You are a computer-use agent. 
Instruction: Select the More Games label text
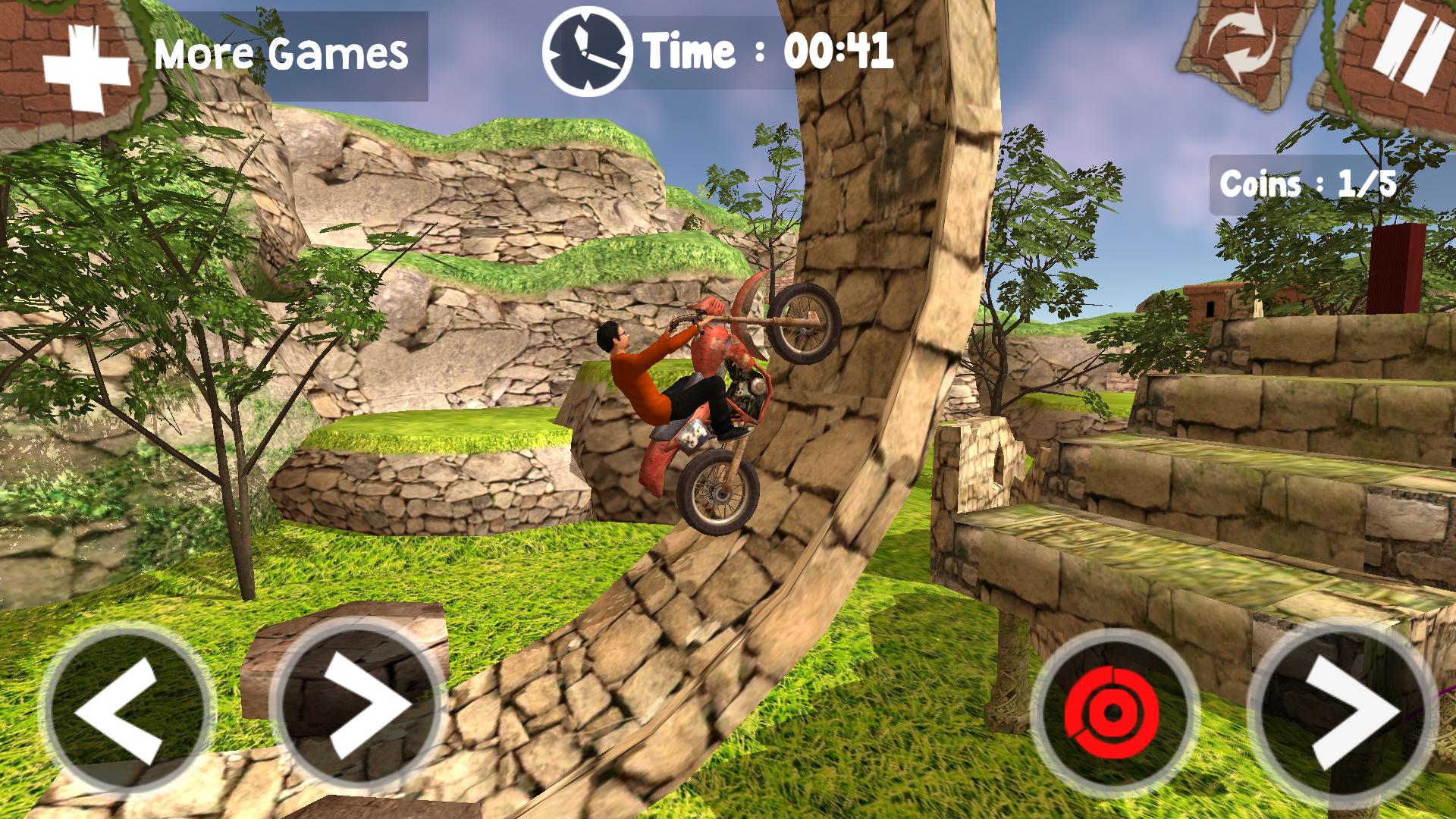[x=281, y=52]
